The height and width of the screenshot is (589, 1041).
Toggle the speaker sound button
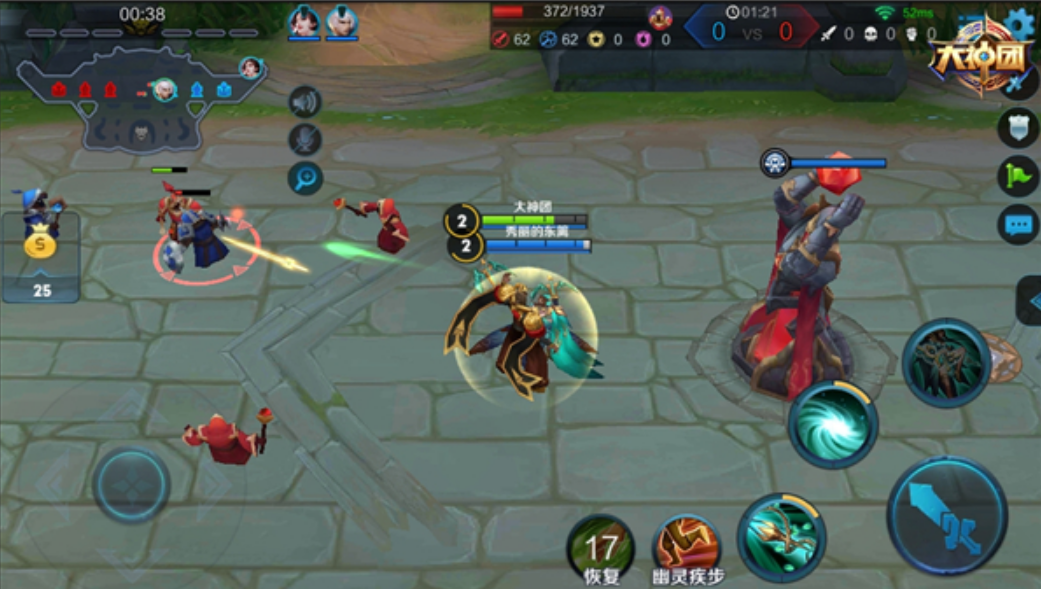[x=305, y=102]
